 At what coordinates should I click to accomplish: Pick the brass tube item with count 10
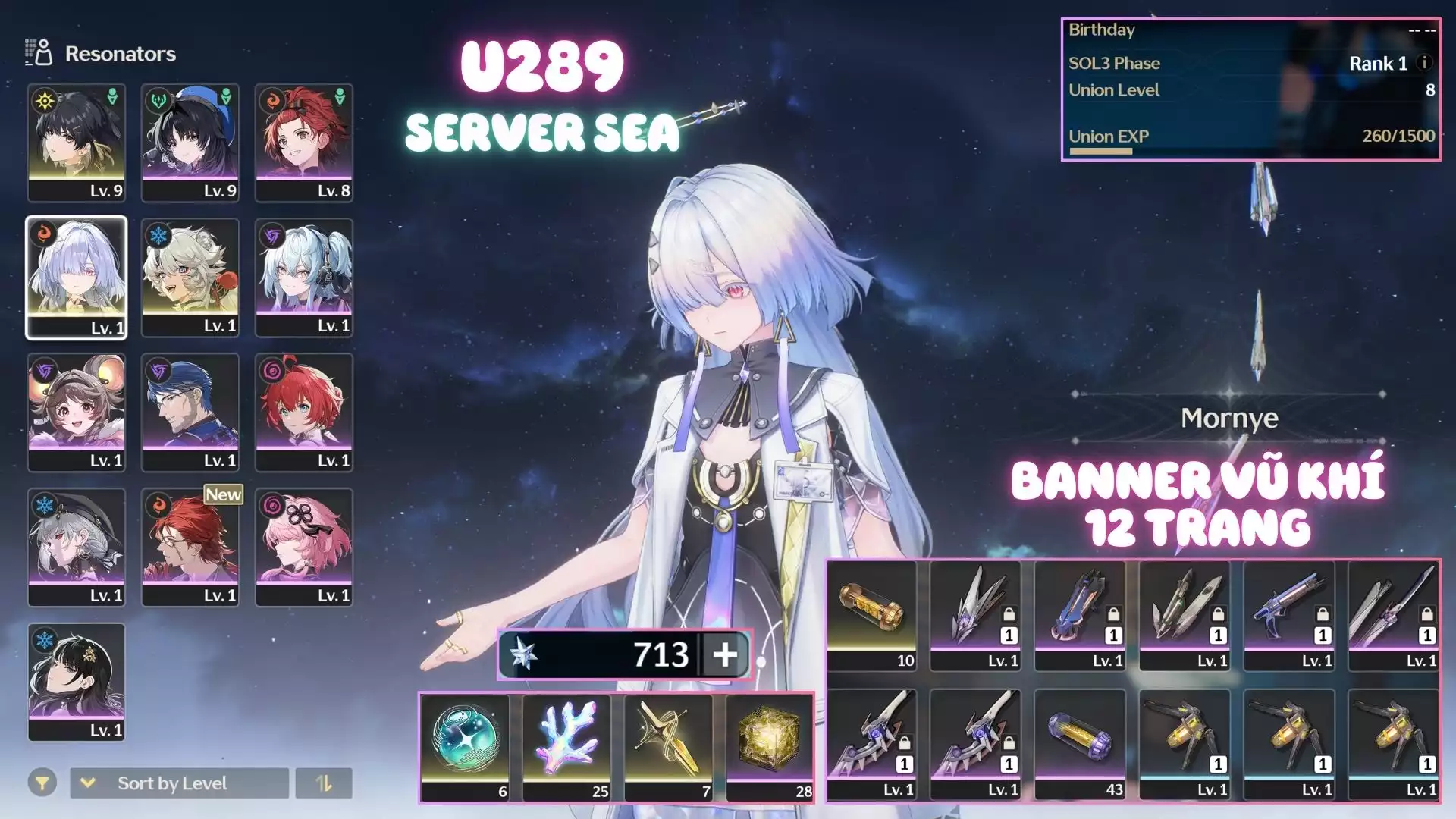[x=871, y=616]
